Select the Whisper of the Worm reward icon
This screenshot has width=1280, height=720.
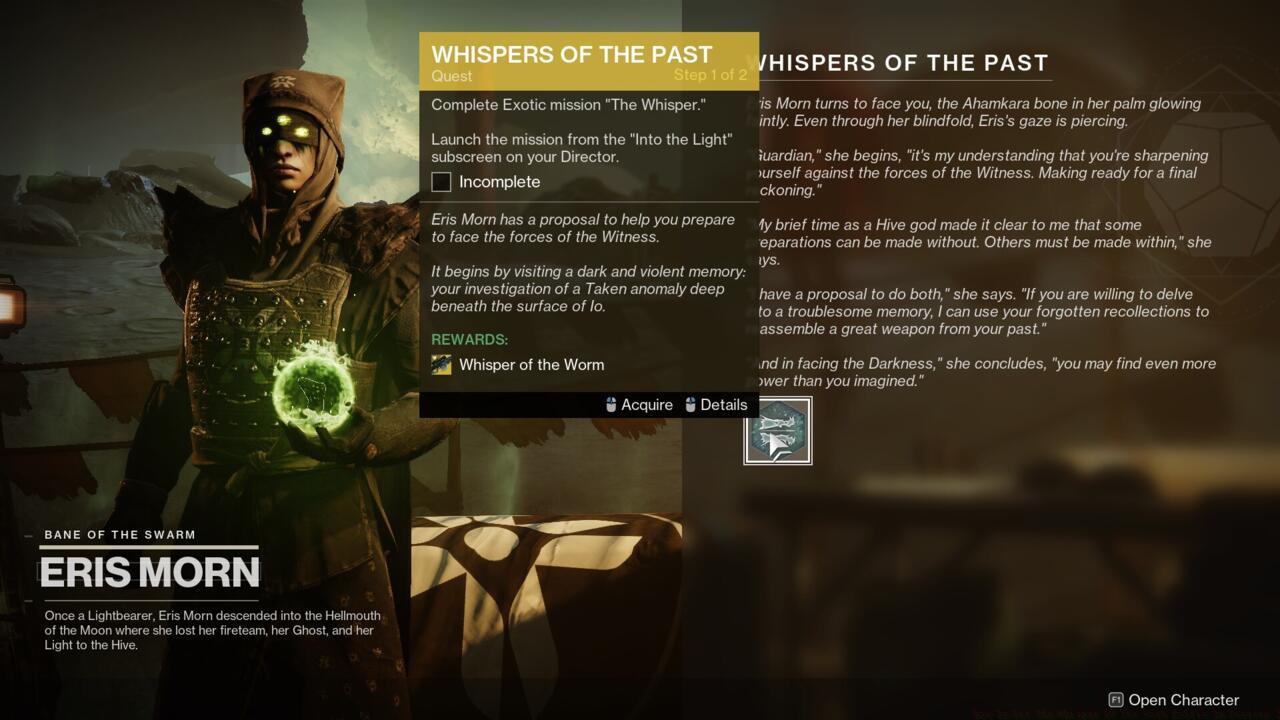coord(441,364)
